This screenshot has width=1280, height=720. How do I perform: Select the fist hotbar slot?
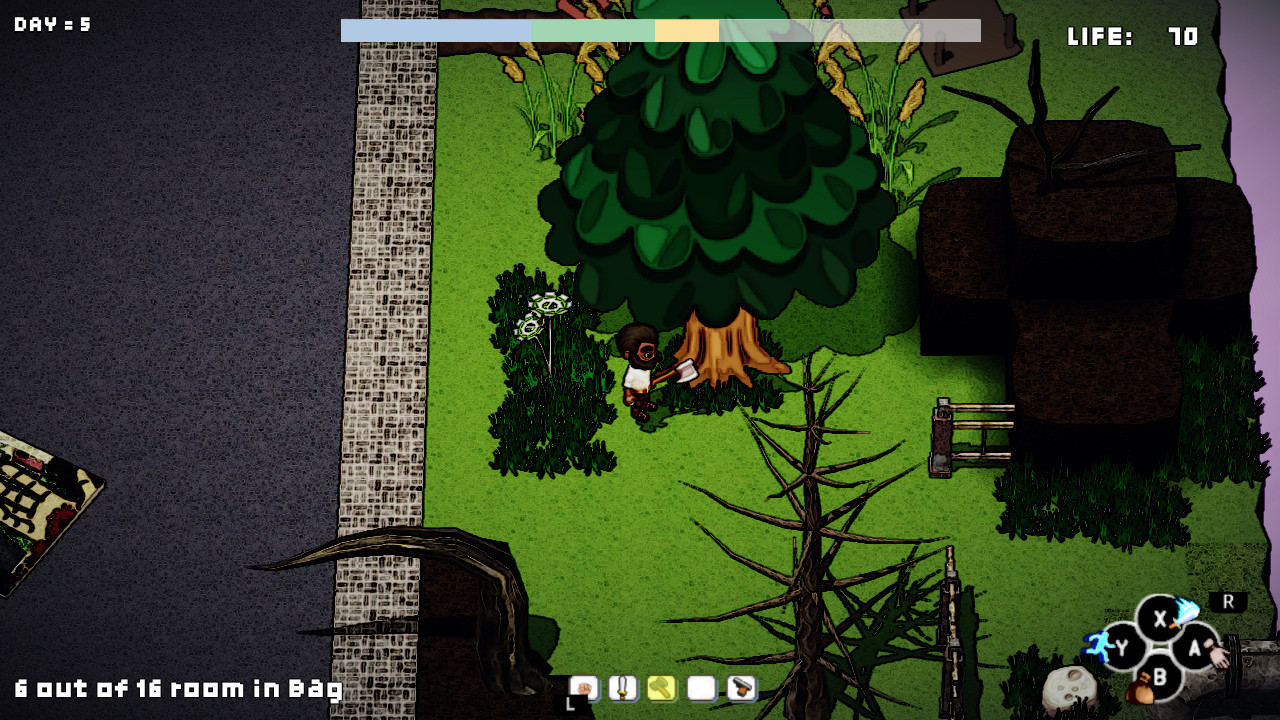click(x=583, y=688)
